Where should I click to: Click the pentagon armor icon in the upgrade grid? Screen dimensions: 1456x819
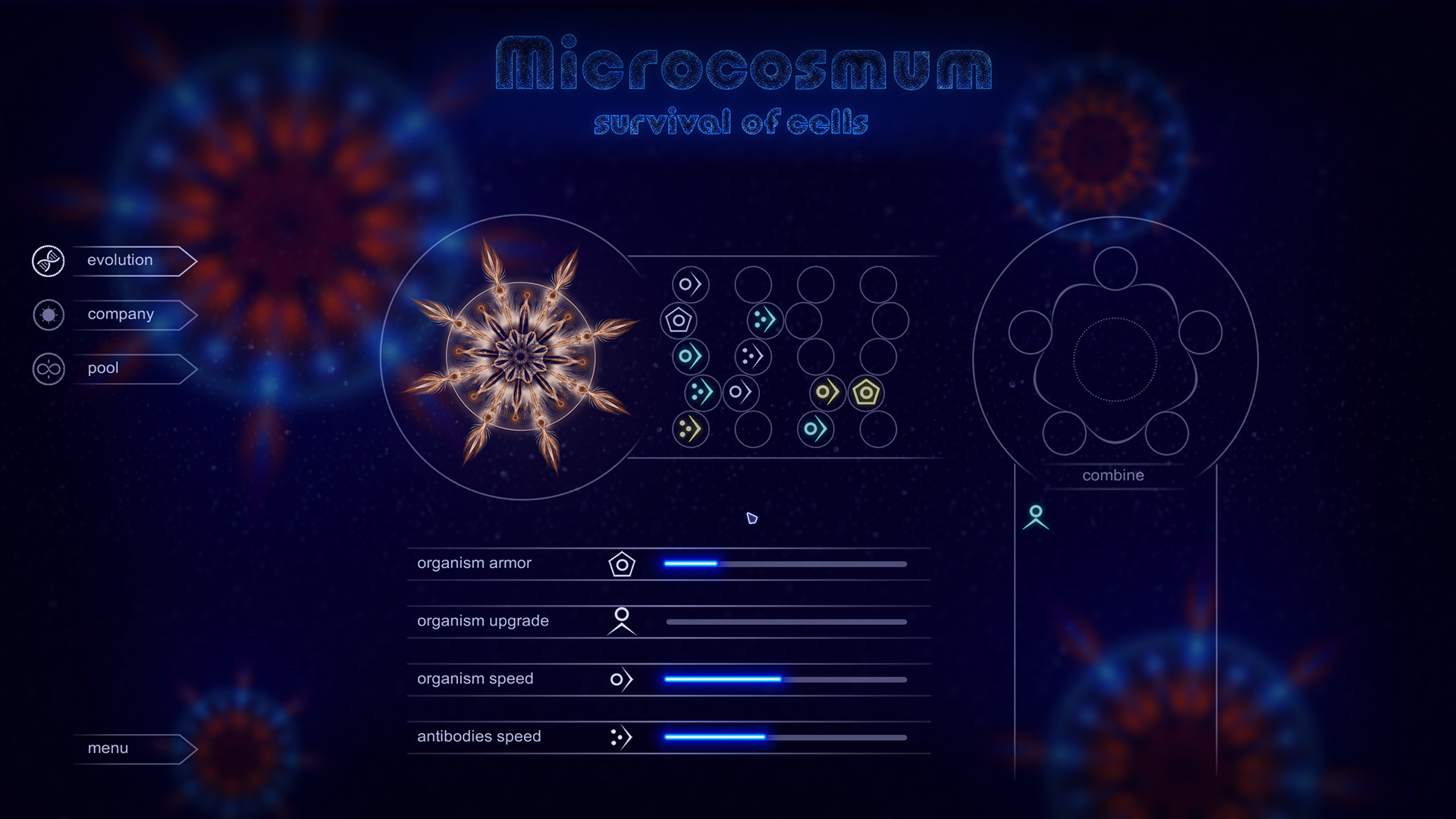pos(680,319)
